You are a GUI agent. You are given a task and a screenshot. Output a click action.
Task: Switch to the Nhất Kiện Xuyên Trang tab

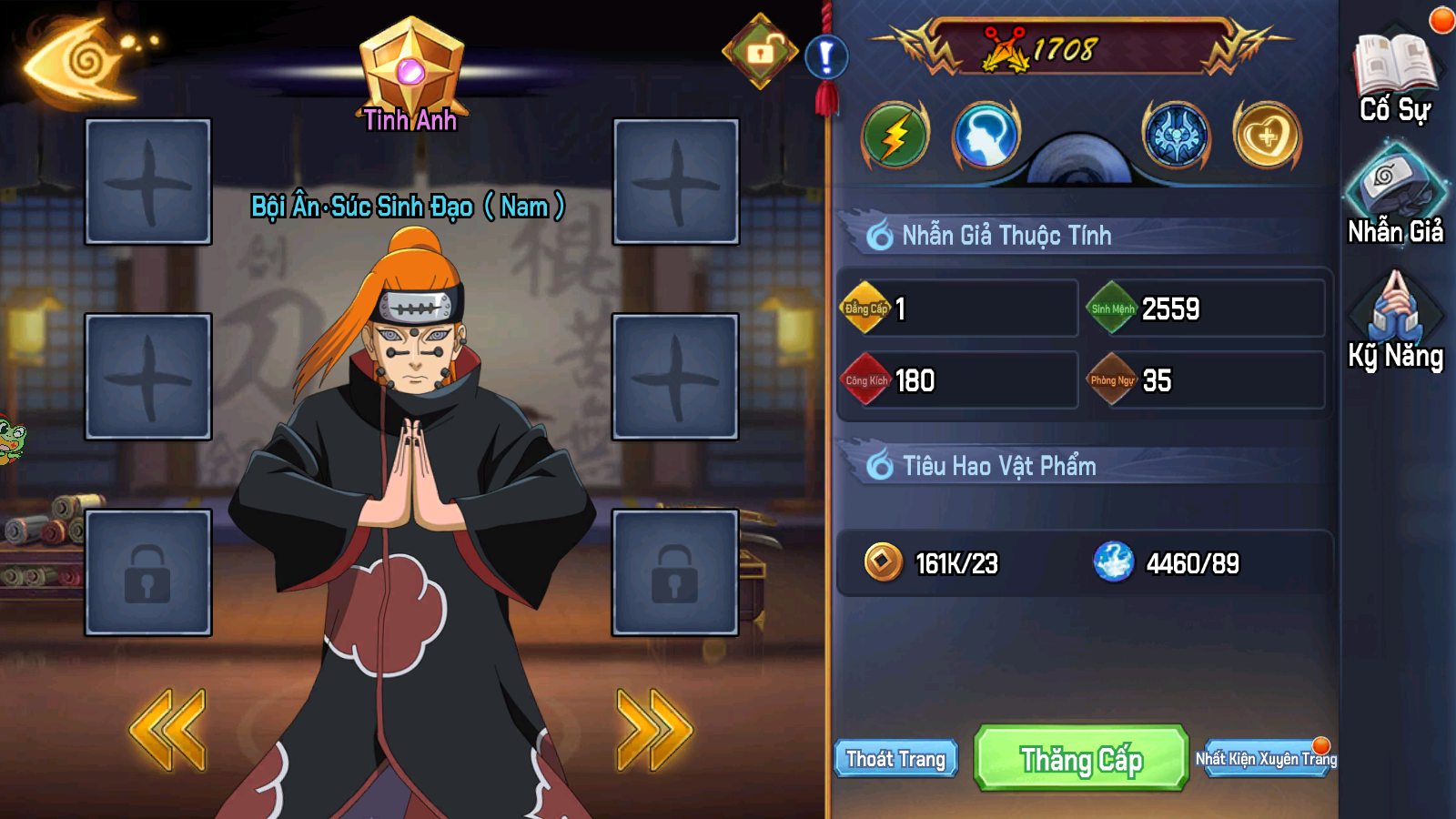pyautogui.click(x=1265, y=758)
